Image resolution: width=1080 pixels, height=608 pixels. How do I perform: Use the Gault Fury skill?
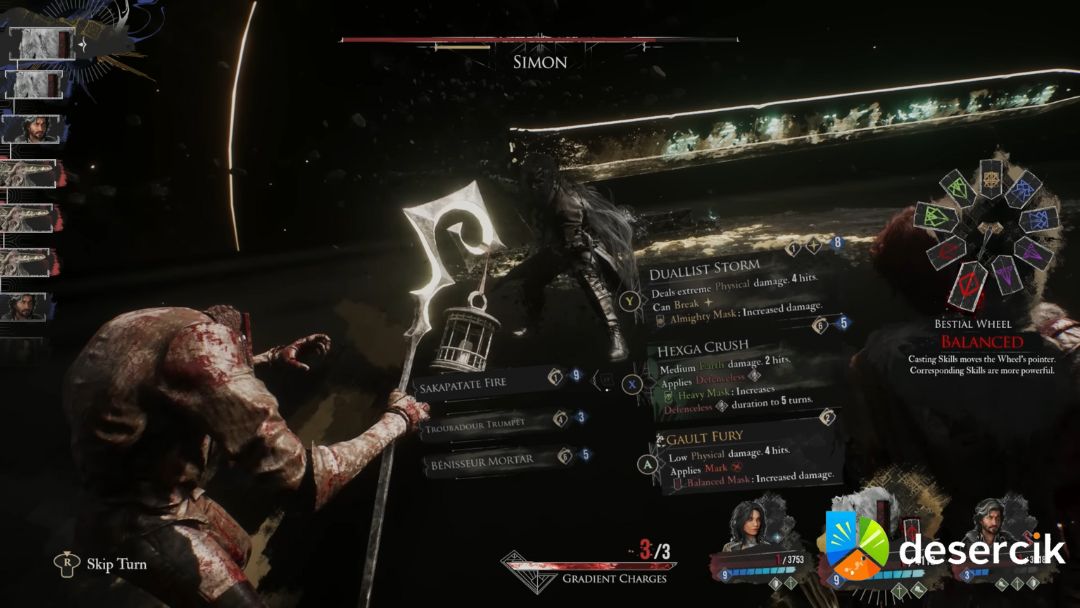(x=700, y=438)
